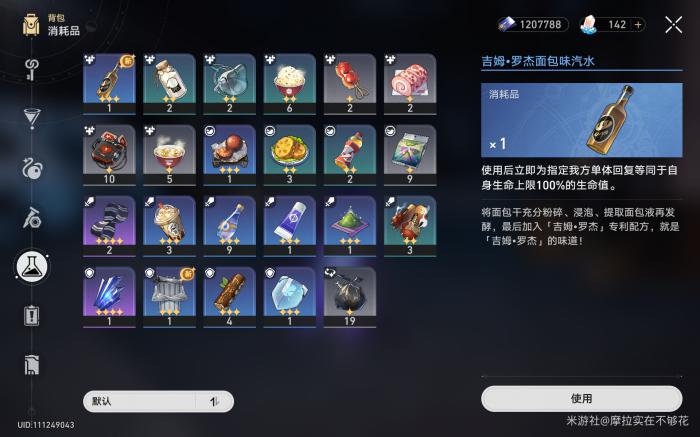700x437 pixels.
Task: Open the light cone funnel tab
Action: pos(31,119)
